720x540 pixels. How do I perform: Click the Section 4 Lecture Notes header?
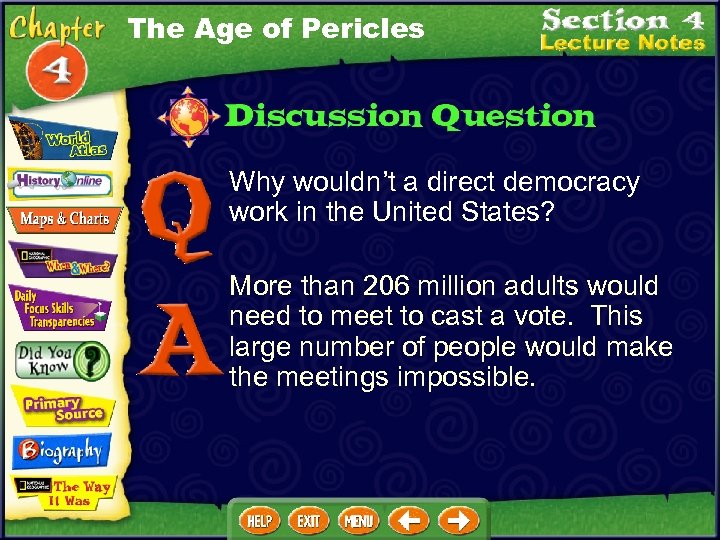[x=622, y=30]
